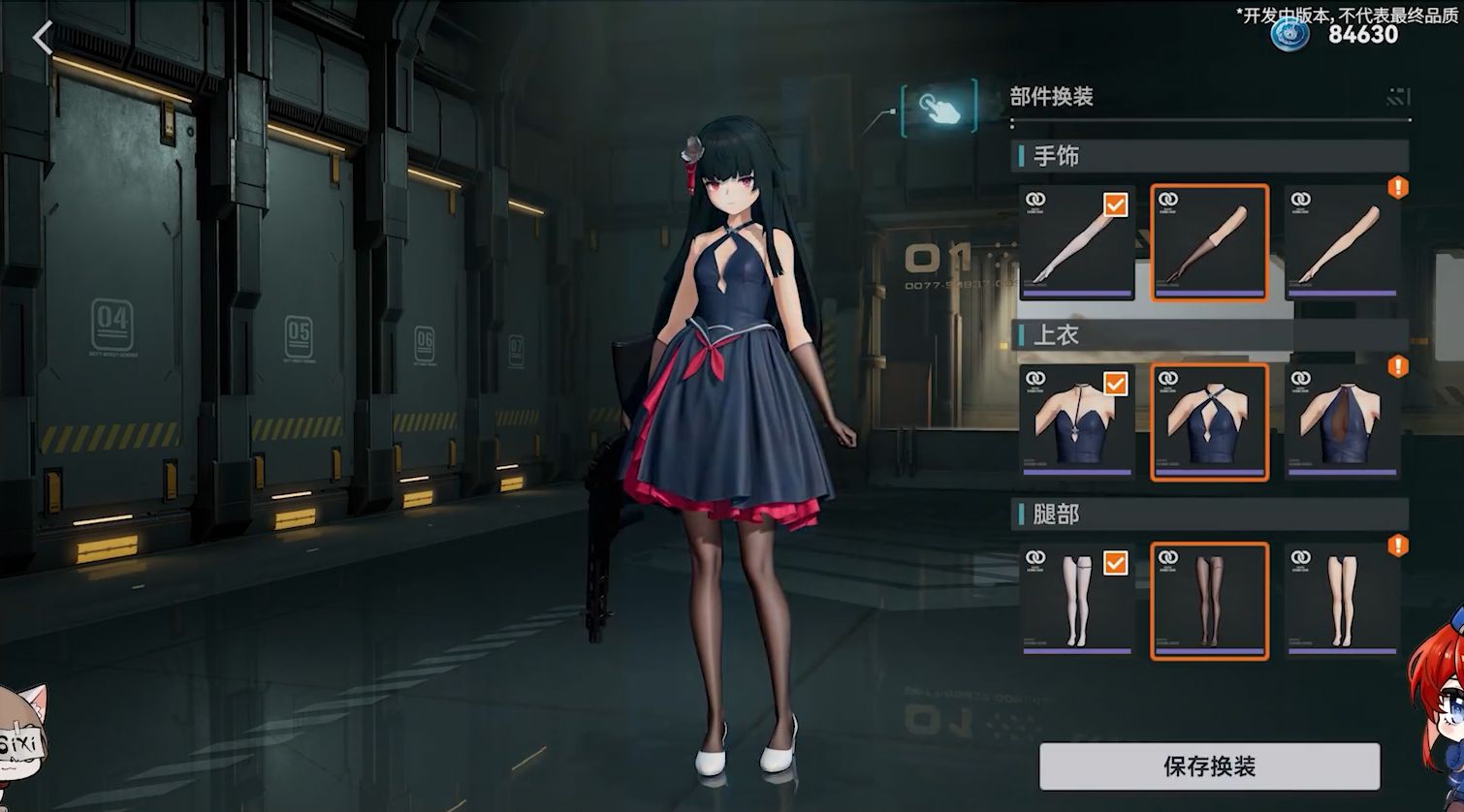
Task: Go back using the top-left arrow
Action: pyautogui.click(x=43, y=39)
